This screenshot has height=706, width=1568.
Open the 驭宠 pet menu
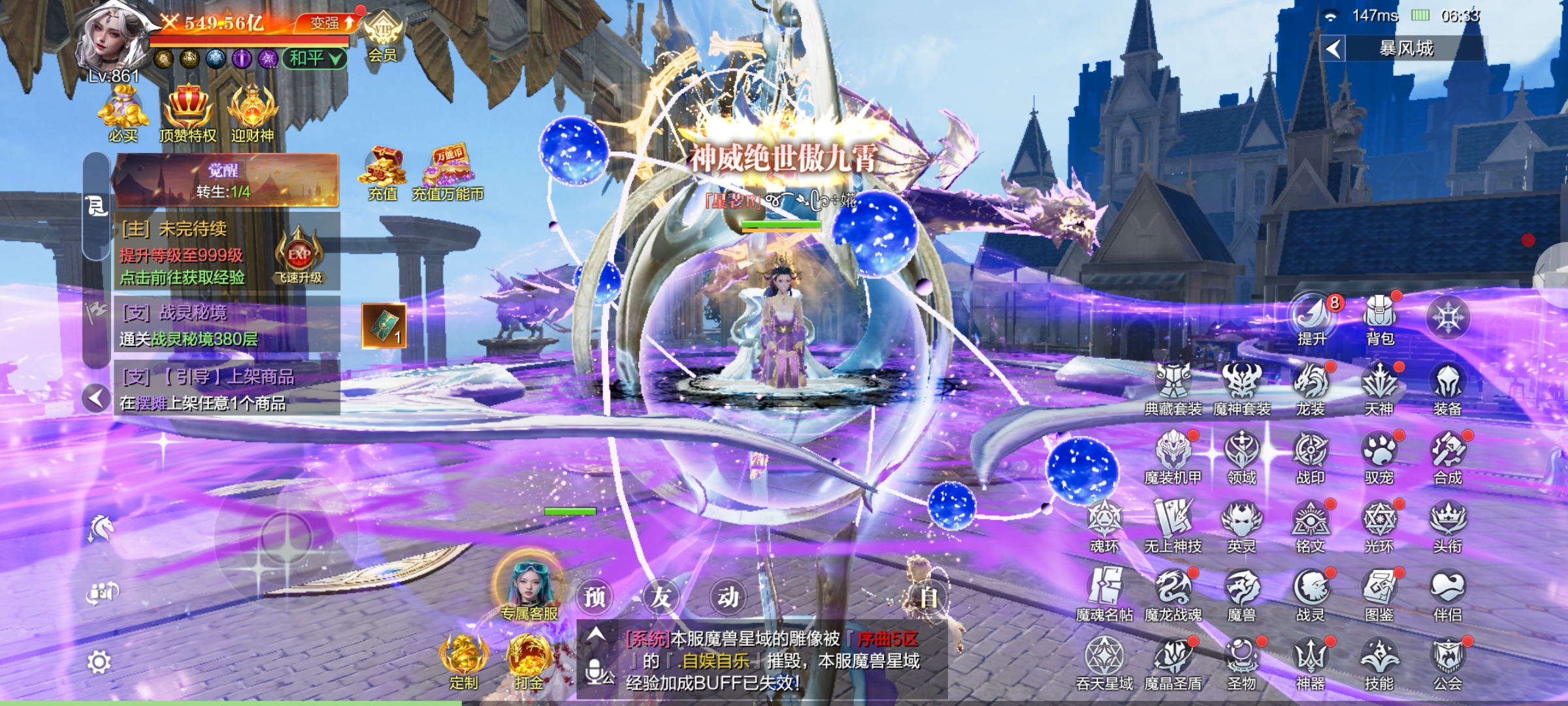pyautogui.click(x=1379, y=456)
